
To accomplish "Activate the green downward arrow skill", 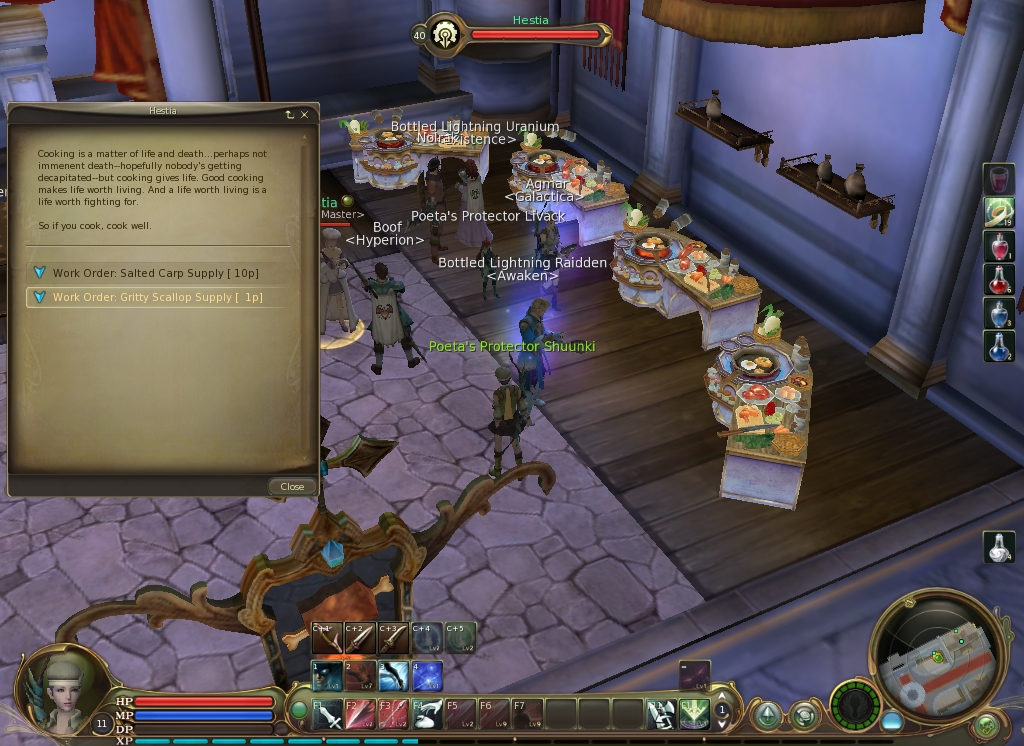I will pyautogui.click(x=694, y=714).
